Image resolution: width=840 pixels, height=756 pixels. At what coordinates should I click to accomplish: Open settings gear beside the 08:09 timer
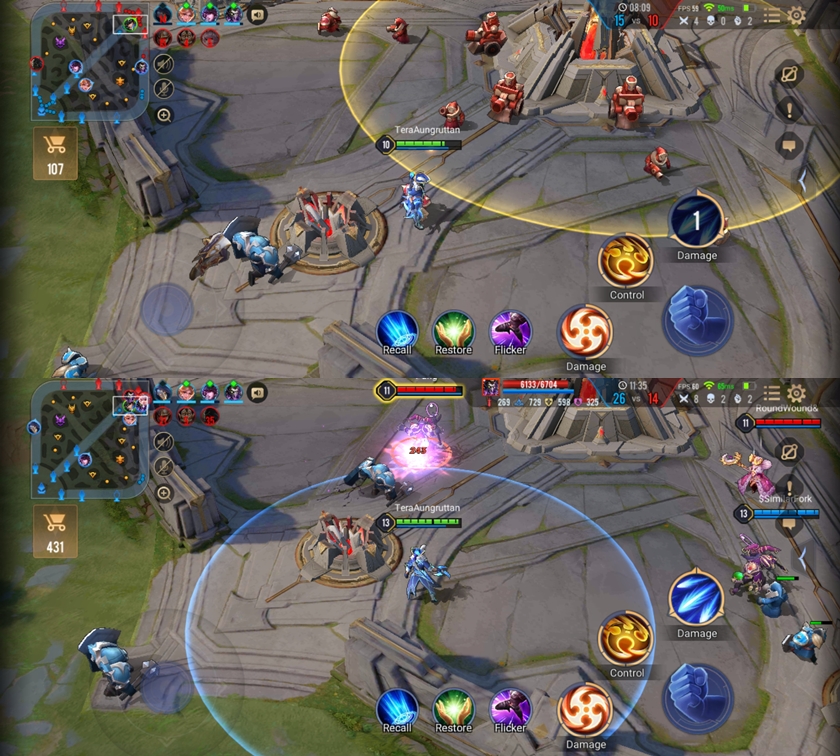pyautogui.click(x=796, y=15)
